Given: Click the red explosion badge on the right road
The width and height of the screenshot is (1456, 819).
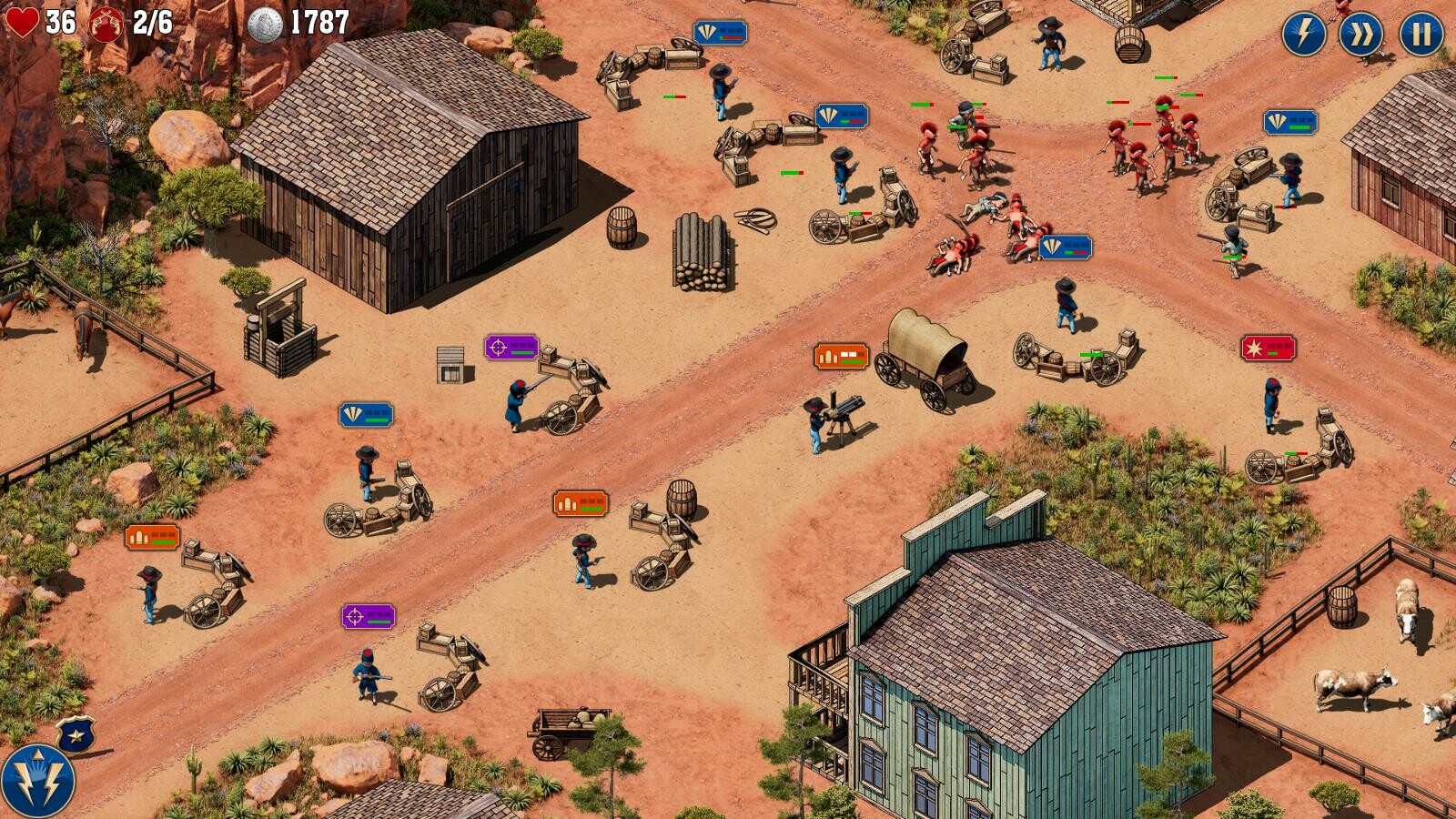Looking at the screenshot, I should (x=1270, y=346).
